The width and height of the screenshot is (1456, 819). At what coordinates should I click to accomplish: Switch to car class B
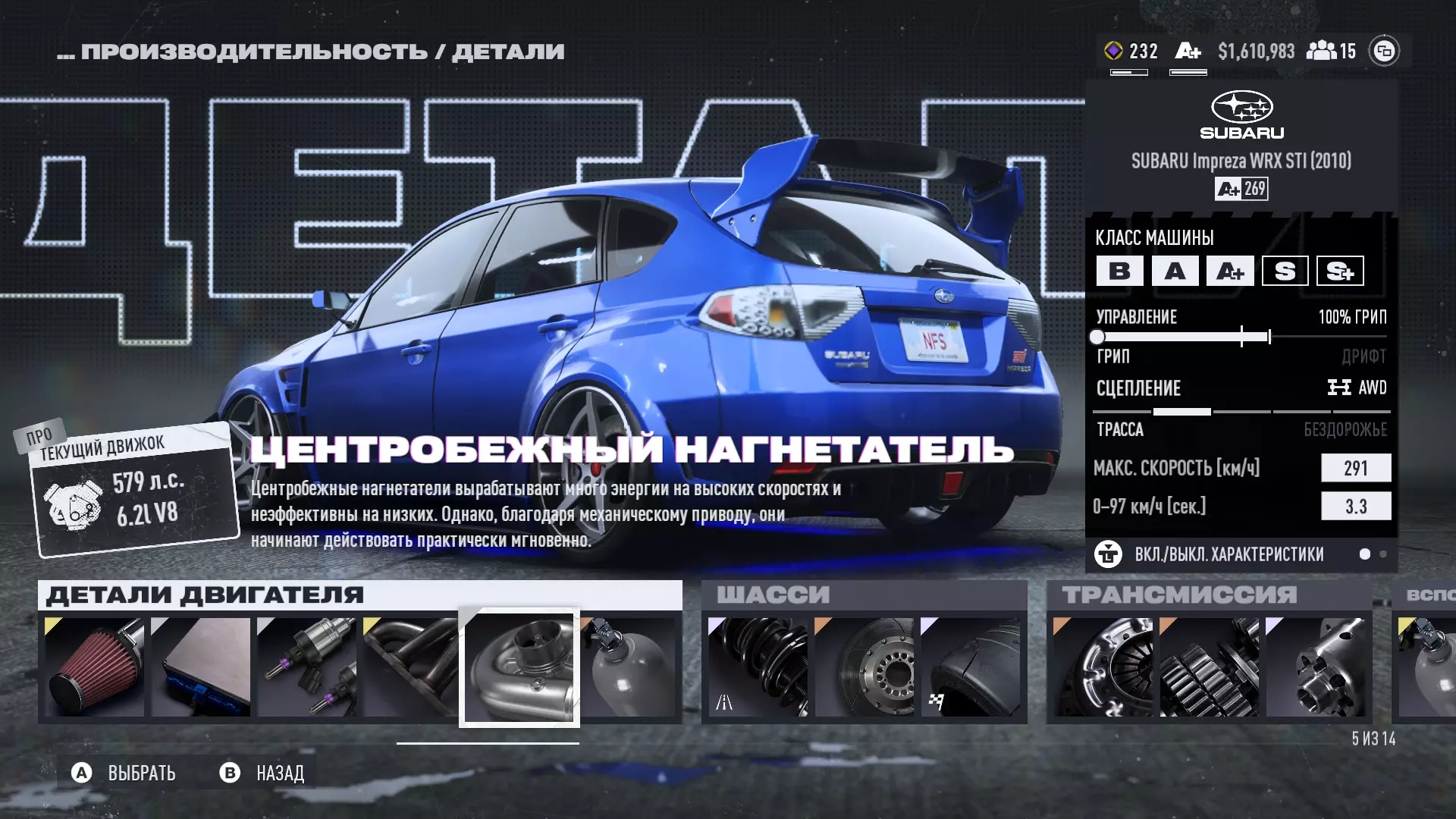[1119, 271]
